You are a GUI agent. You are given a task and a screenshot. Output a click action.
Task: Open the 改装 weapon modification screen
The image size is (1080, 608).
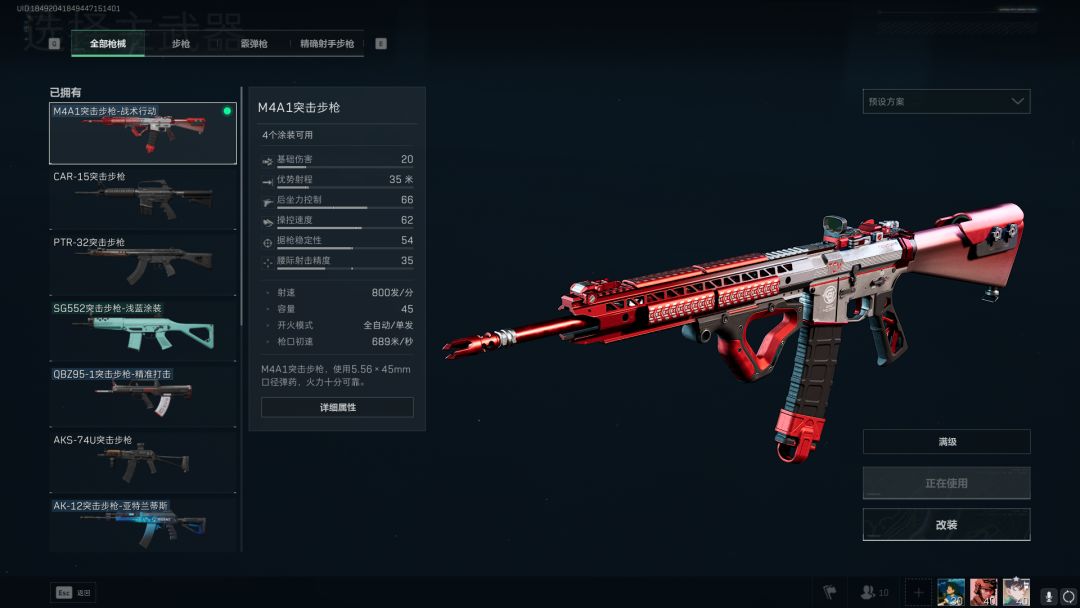point(946,524)
